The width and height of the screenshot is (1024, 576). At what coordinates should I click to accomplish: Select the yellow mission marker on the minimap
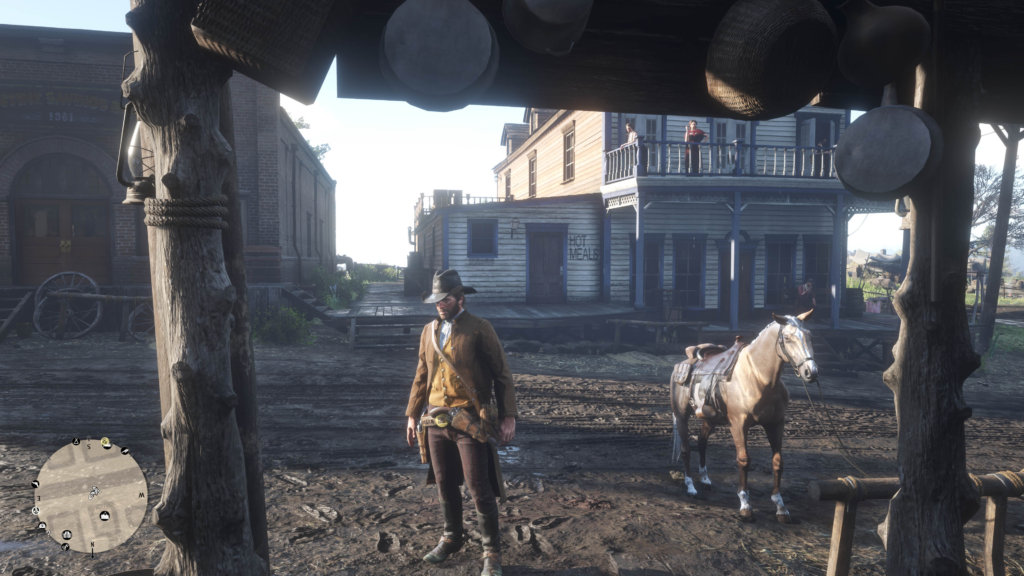105,442
